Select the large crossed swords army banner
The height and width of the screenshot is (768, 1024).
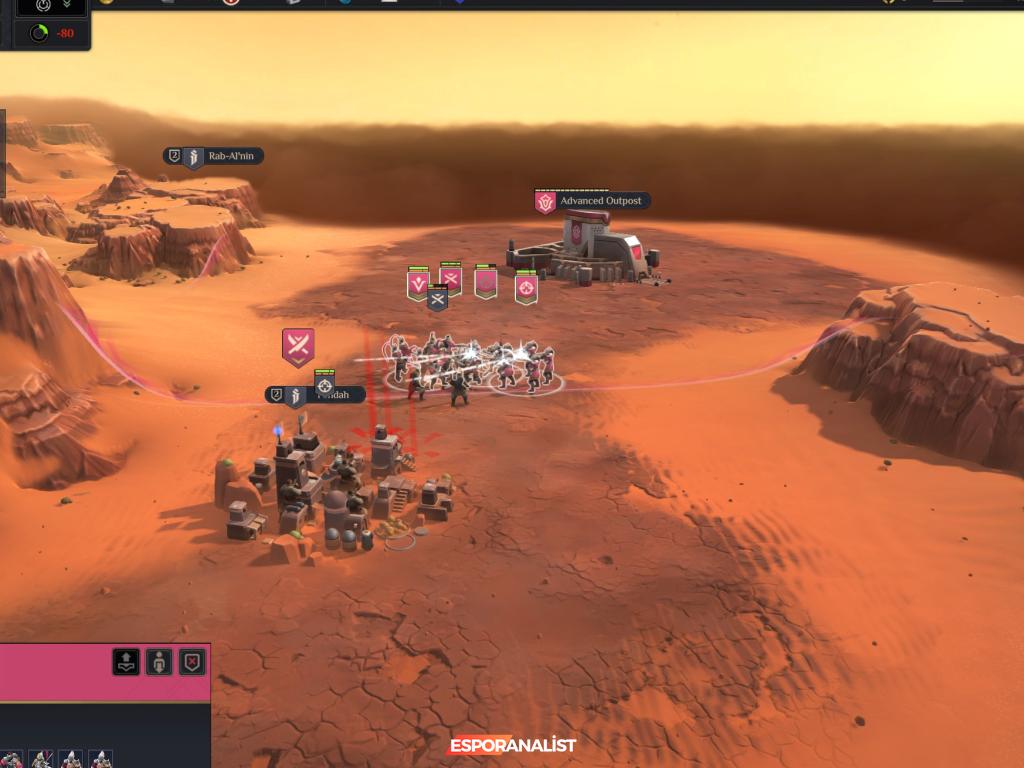click(298, 346)
